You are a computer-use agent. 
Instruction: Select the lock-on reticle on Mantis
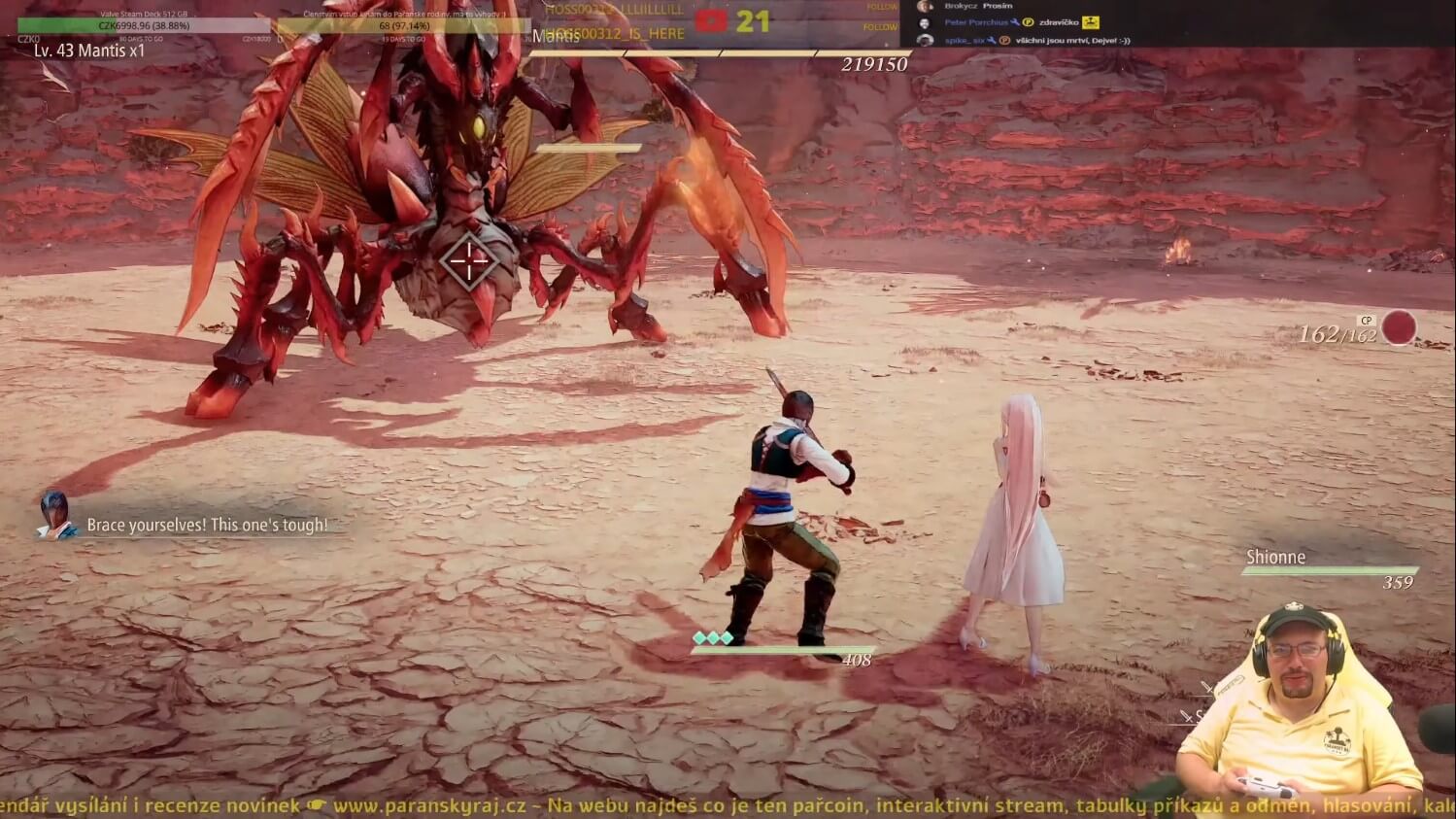(x=469, y=260)
